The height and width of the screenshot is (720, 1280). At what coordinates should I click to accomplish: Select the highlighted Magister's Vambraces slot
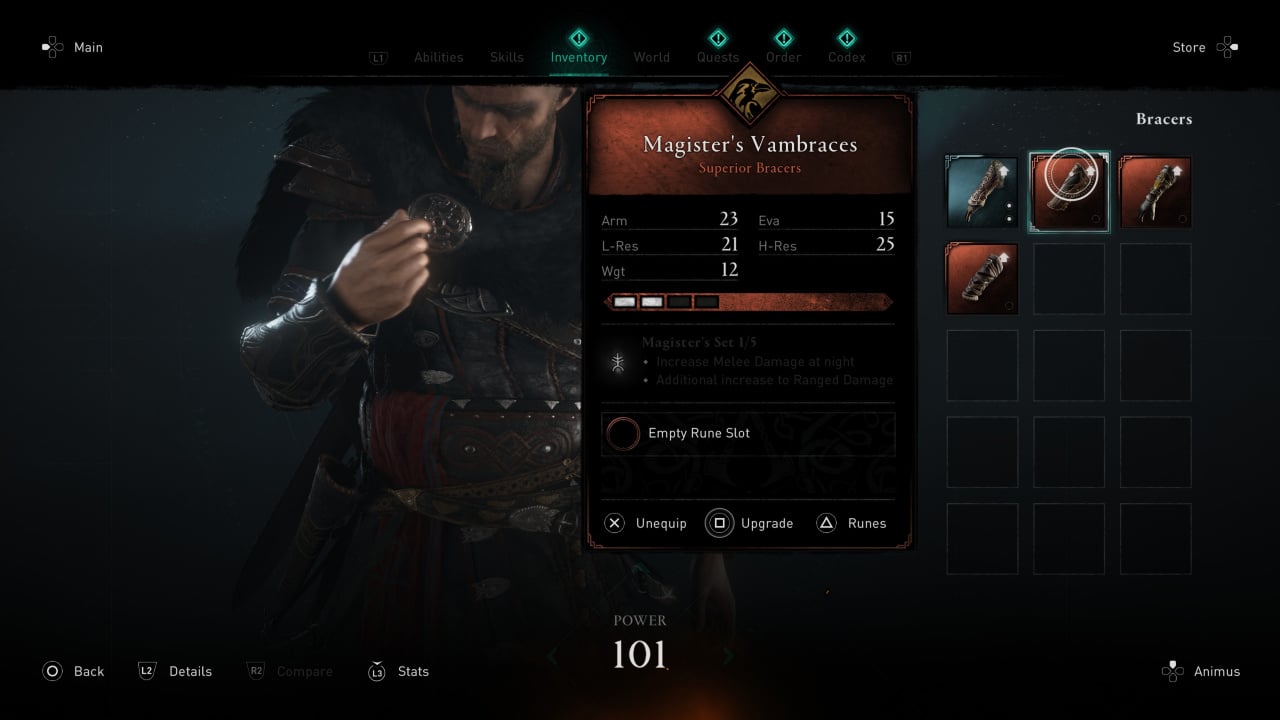coord(1069,192)
